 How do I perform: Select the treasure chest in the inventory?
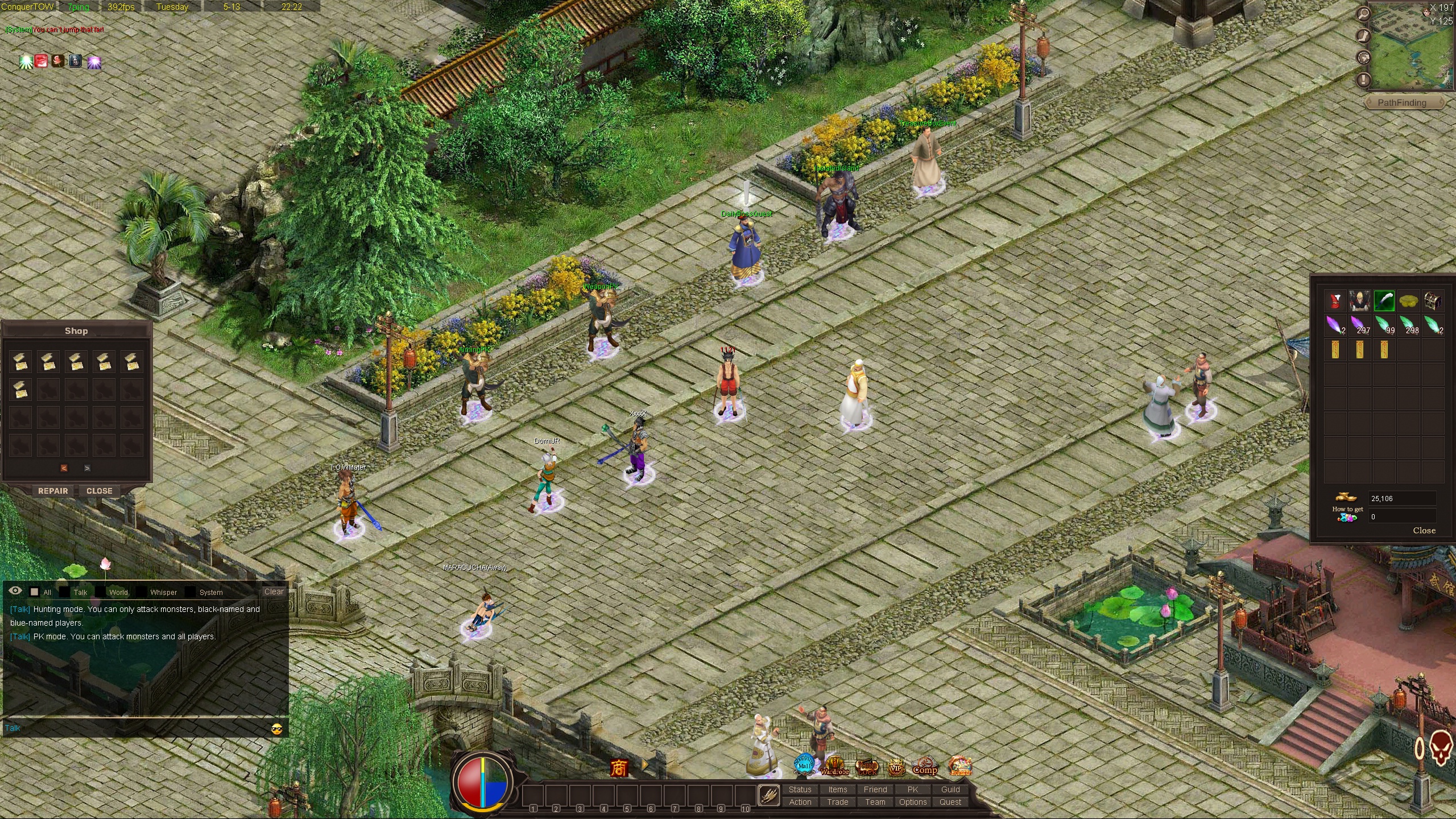[x=1432, y=301]
